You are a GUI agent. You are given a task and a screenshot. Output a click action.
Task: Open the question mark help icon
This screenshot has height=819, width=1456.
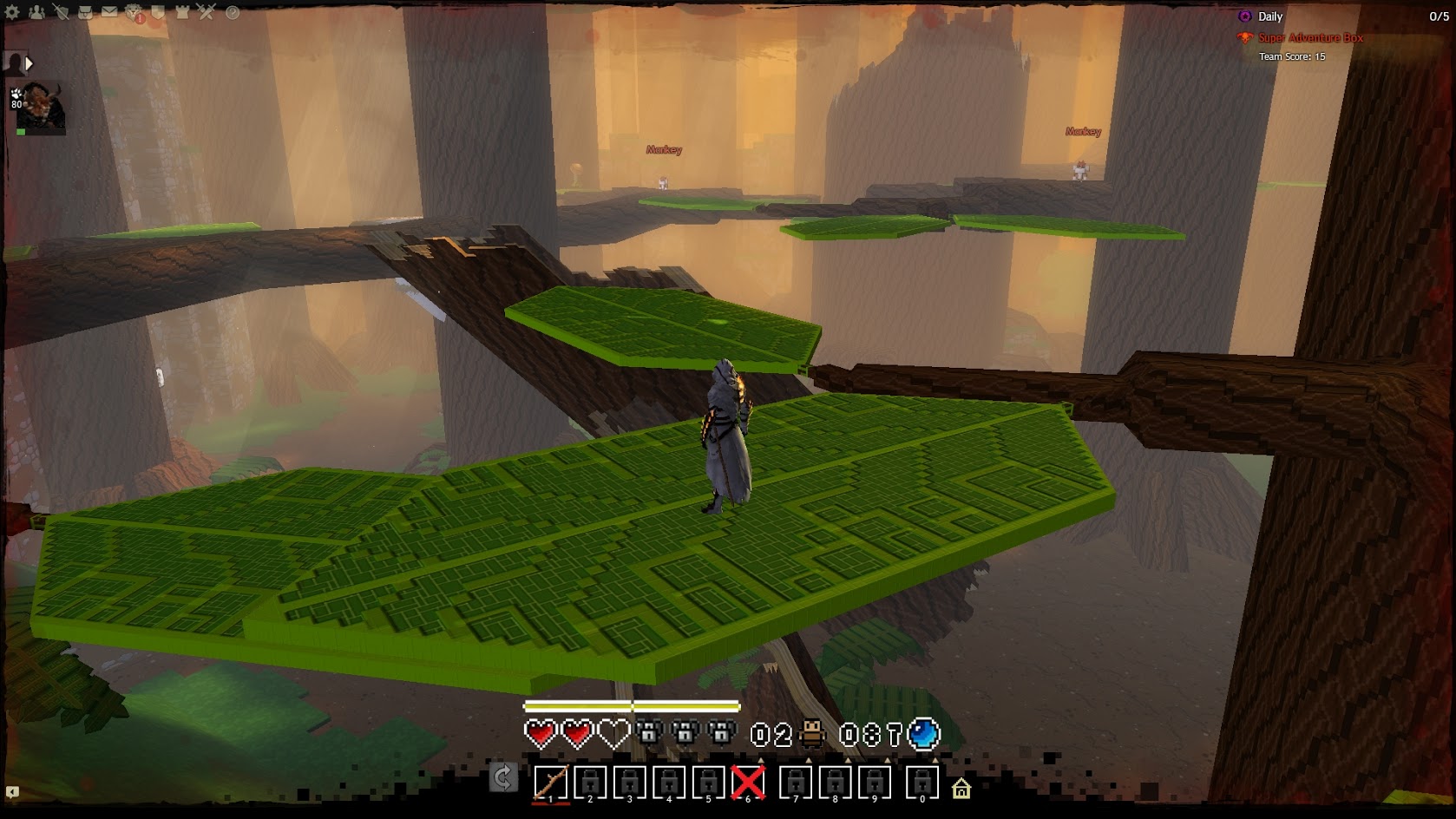point(233,12)
